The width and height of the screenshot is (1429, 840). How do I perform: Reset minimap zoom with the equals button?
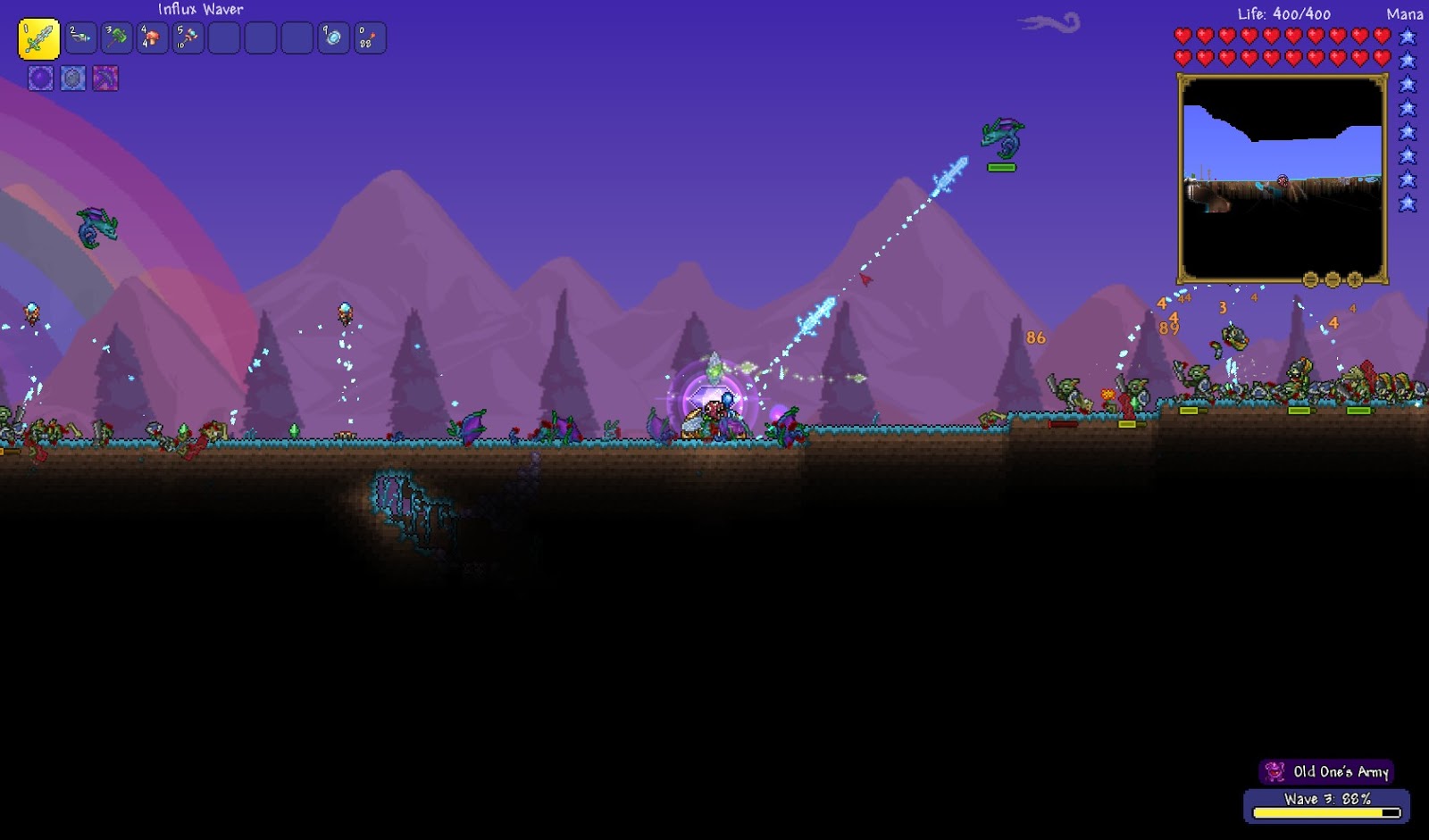pyautogui.click(x=1309, y=279)
